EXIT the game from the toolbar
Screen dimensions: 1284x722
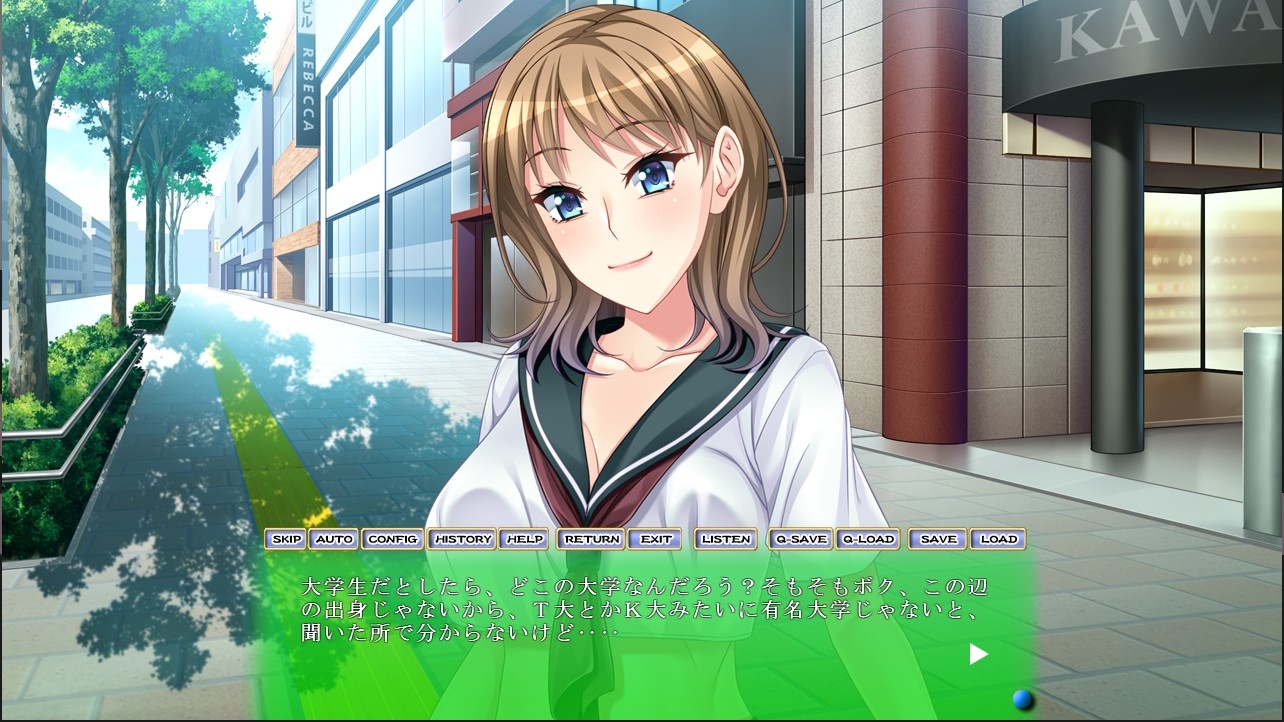coord(656,539)
